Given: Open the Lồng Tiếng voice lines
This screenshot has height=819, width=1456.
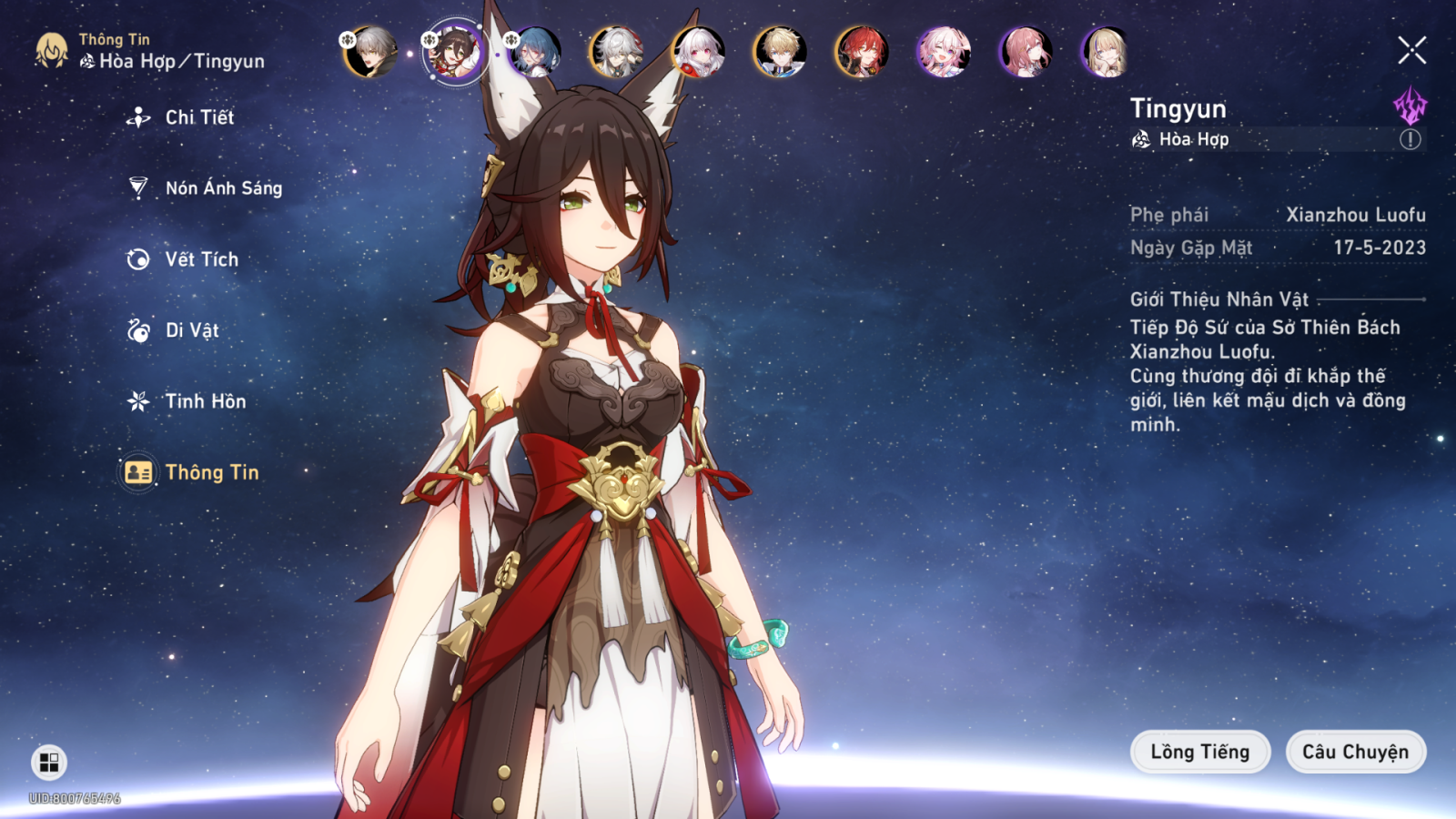Looking at the screenshot, I should click(x=1199, y=752).
